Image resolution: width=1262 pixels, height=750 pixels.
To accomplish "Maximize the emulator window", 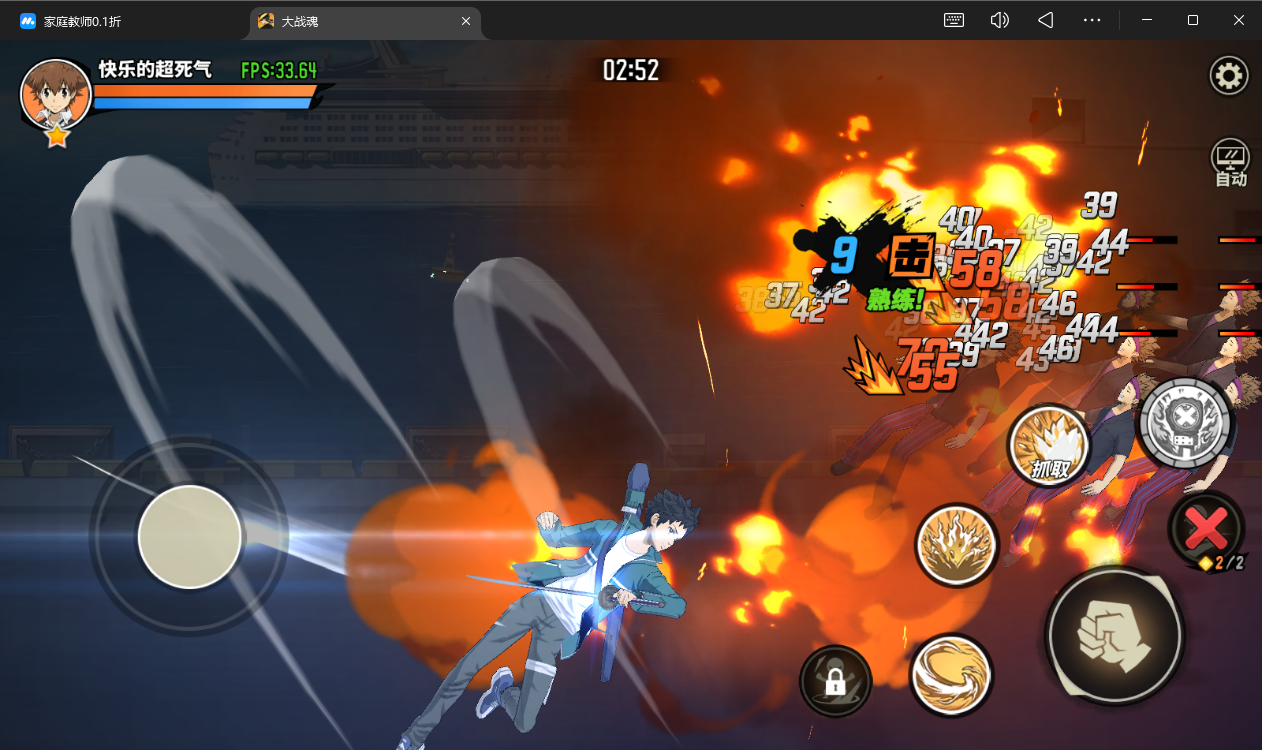I will click(x=1193, y=20).
